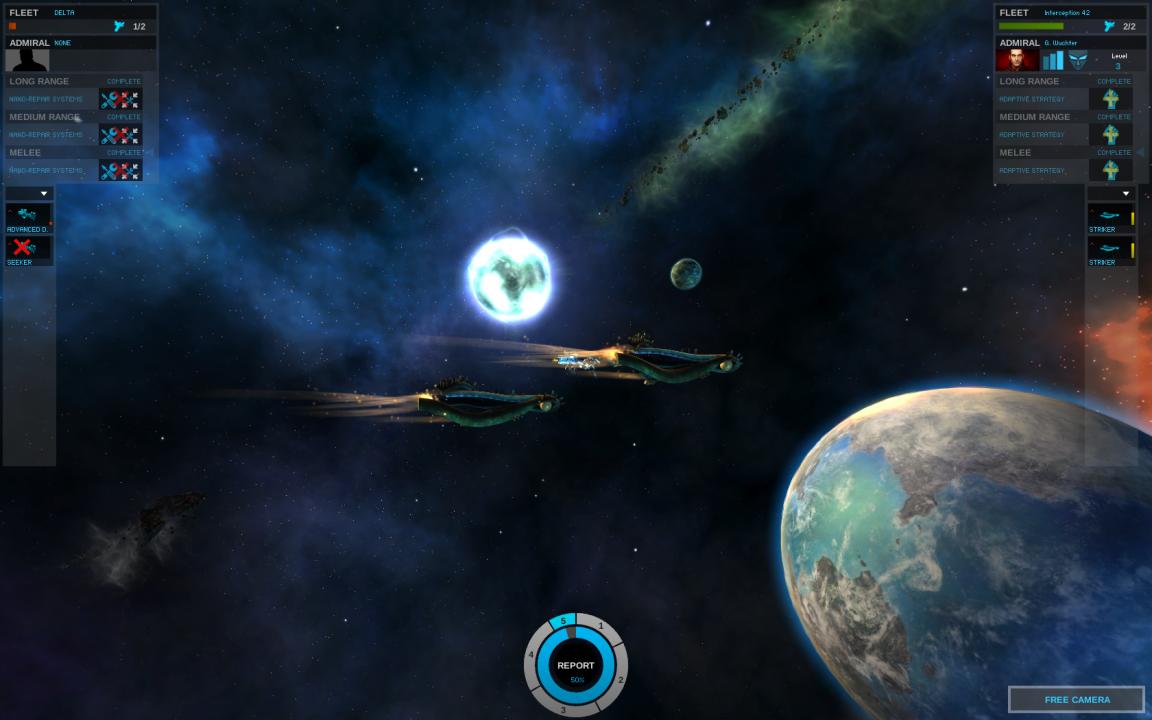Click the empty admiral silhouette portrait
The height and width of the screenshot is (720, 1152).
(x=27, y=60)
